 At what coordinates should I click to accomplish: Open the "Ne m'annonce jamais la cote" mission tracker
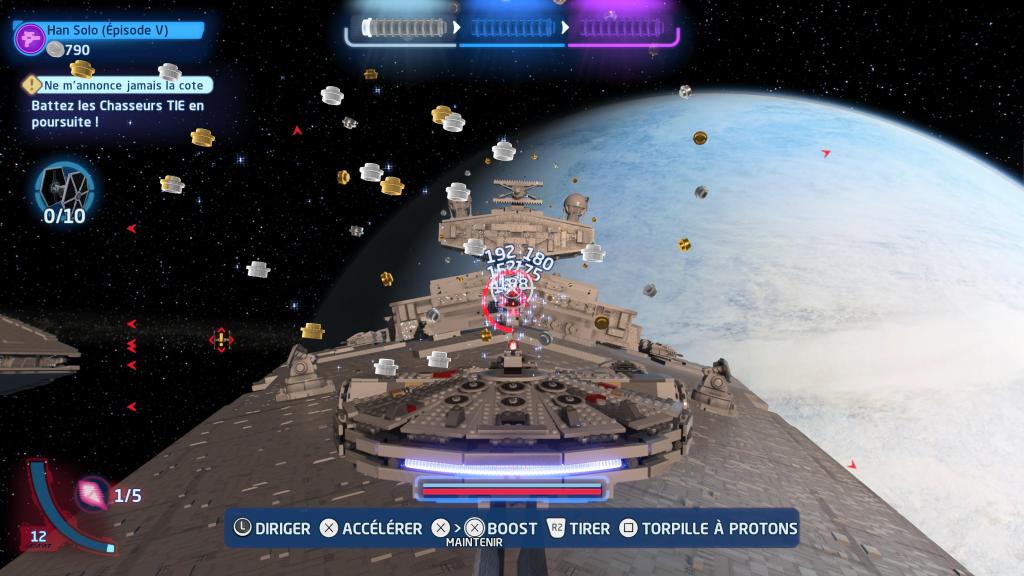[x=122, y=86]
